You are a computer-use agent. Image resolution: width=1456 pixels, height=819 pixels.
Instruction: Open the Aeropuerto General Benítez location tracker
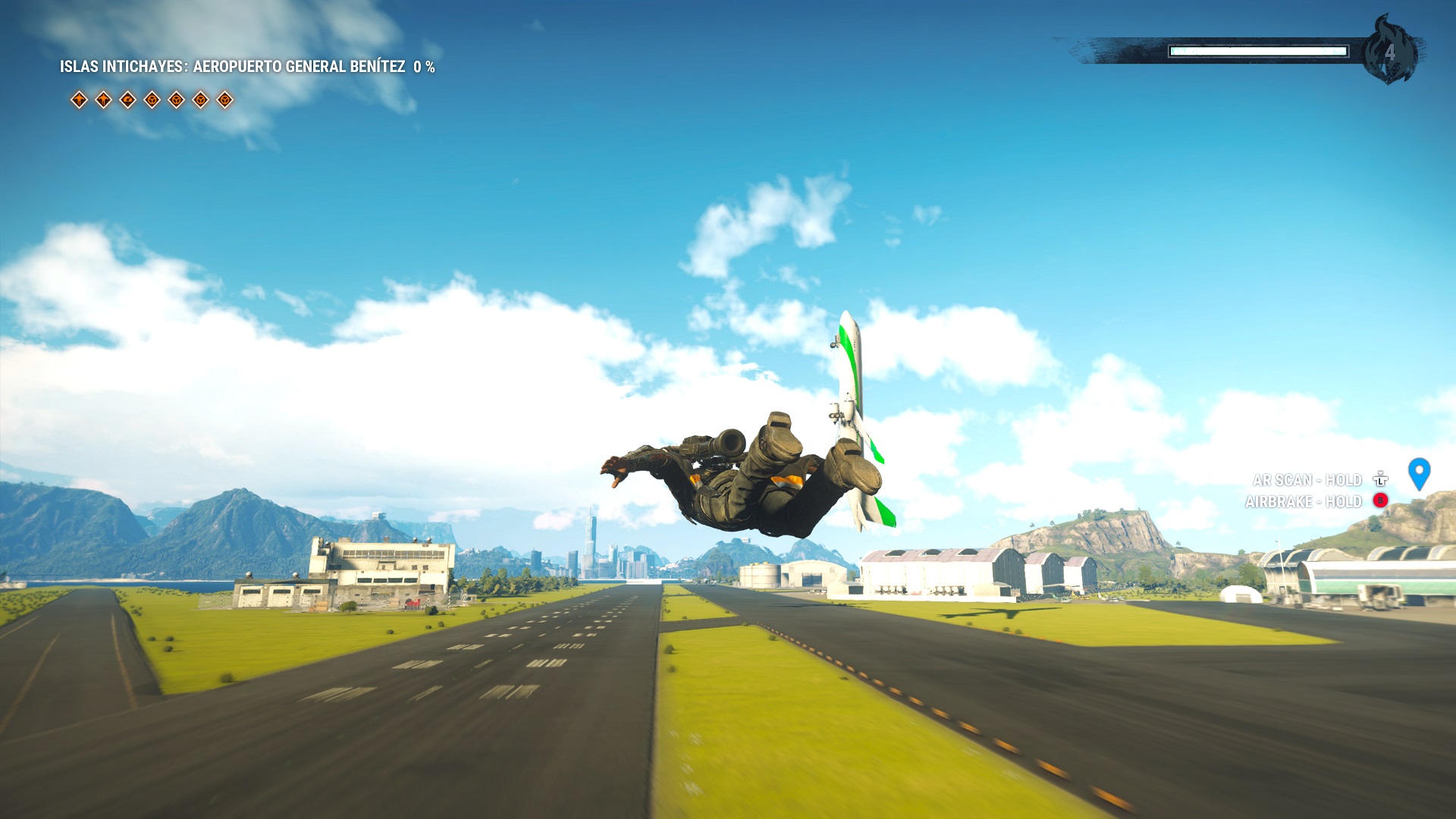coord(247,67)
